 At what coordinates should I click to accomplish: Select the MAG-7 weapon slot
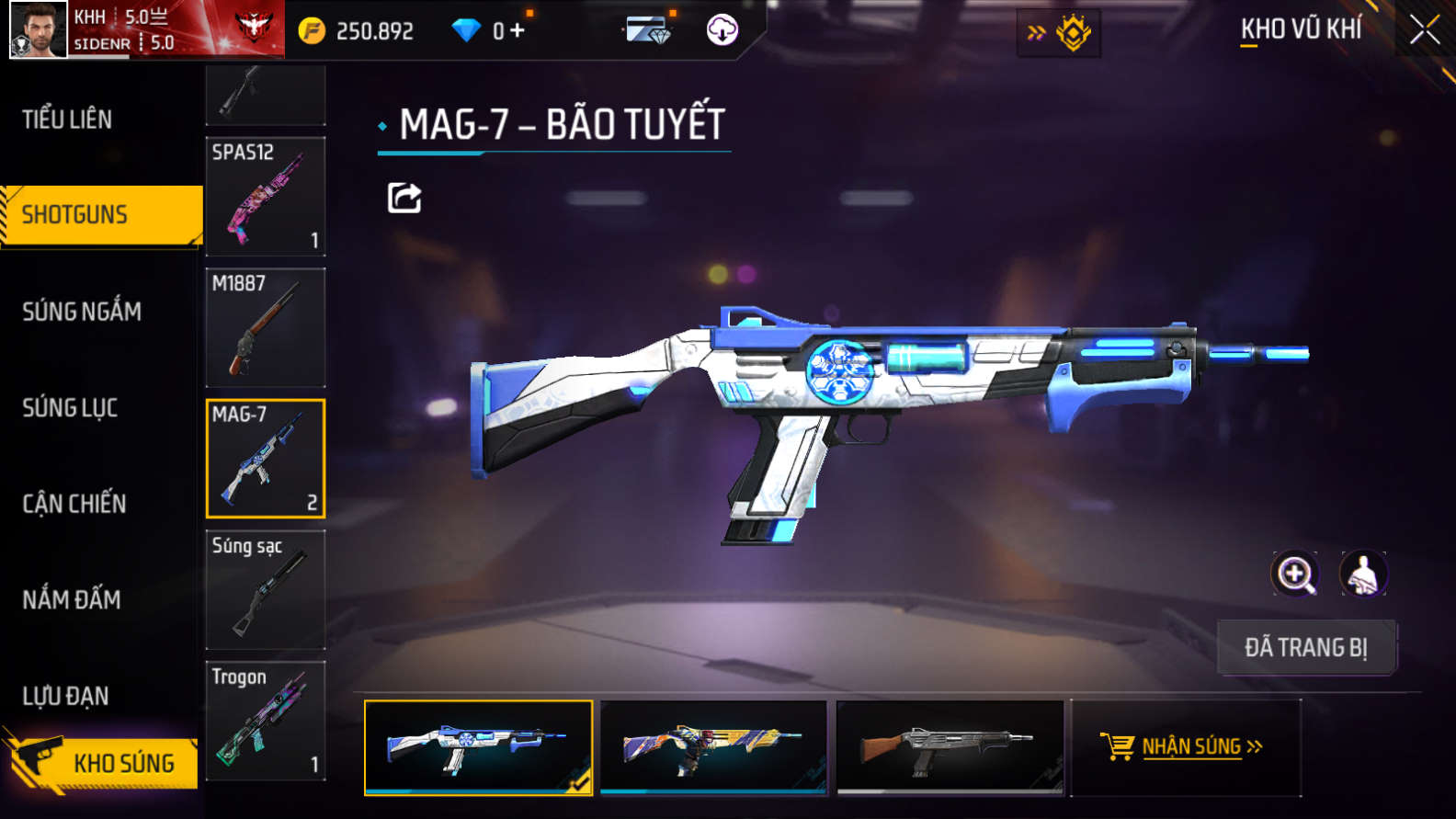tap(266, 459)
